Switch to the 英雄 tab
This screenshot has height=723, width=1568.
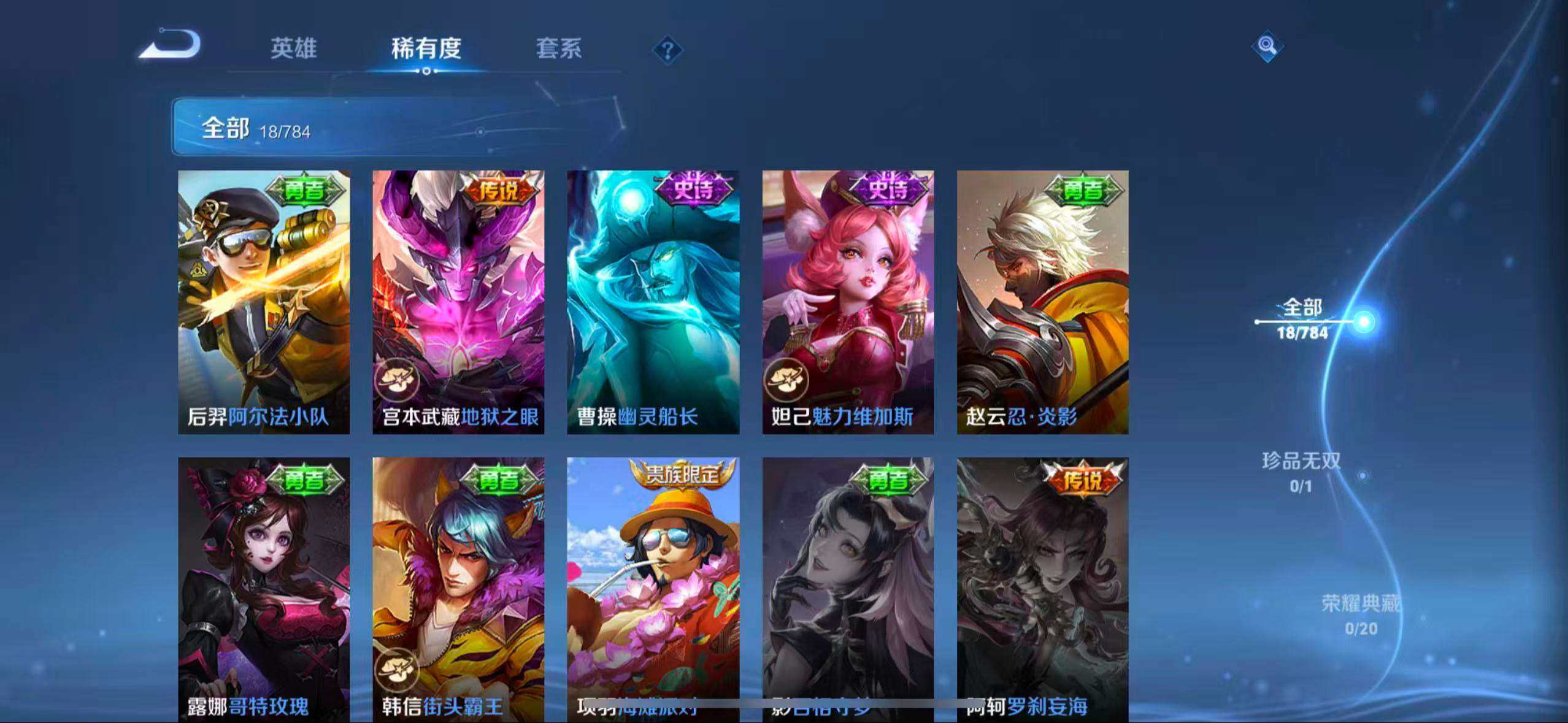tap(293, 49)
